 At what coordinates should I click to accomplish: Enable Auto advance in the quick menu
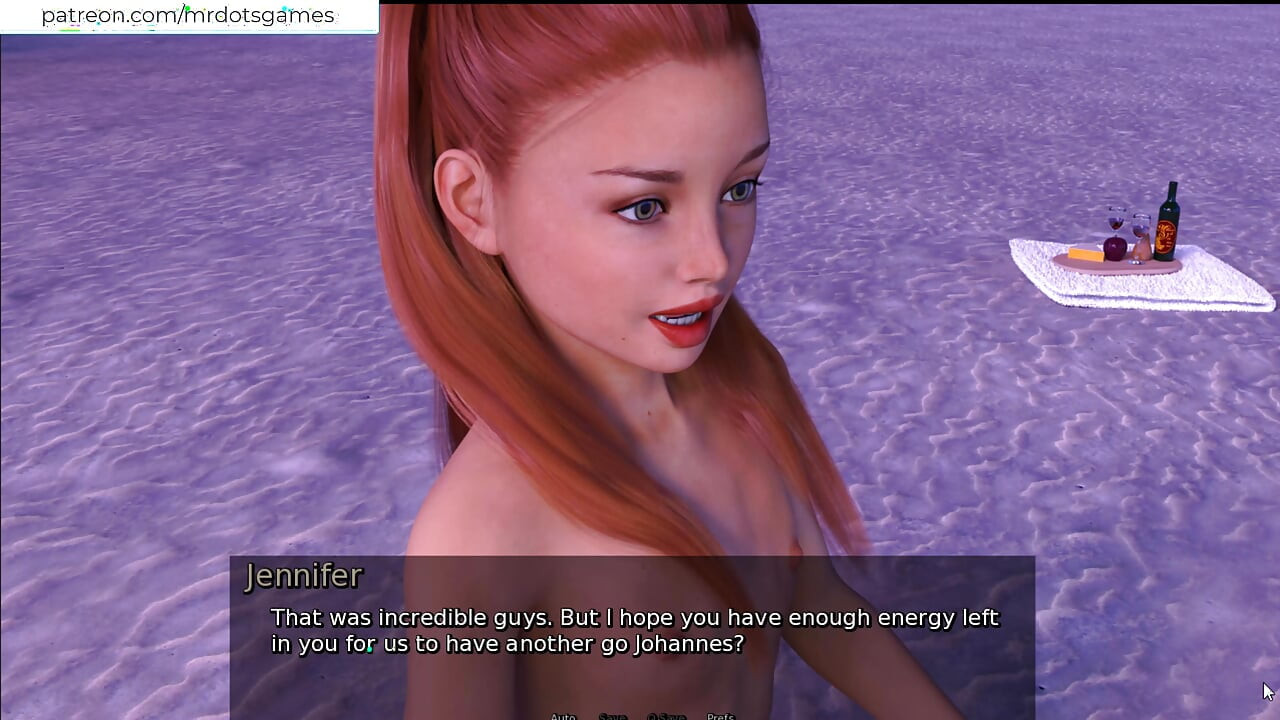tap(563, 716)
